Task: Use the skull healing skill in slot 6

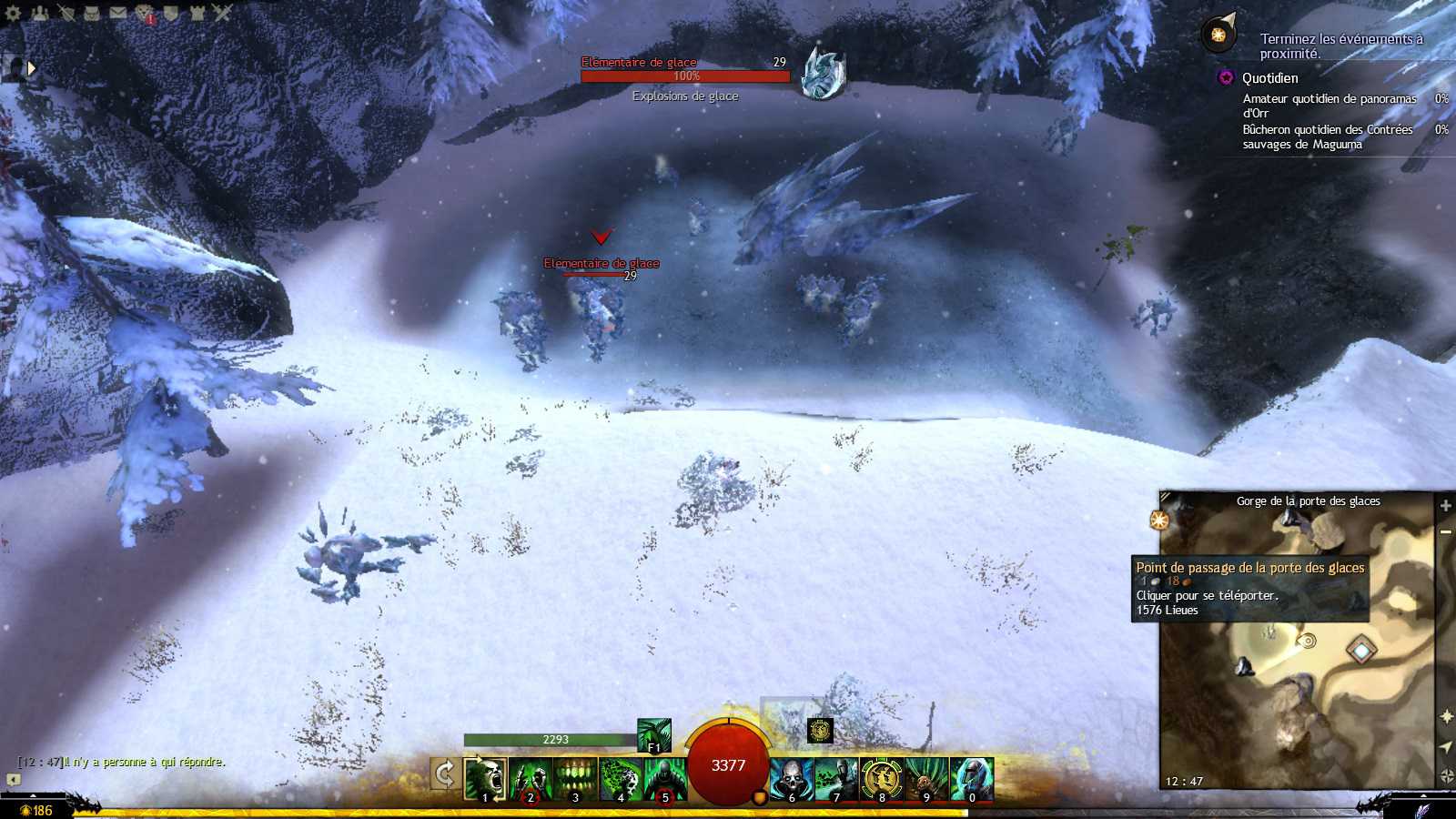Action: [x=792, y=779]
